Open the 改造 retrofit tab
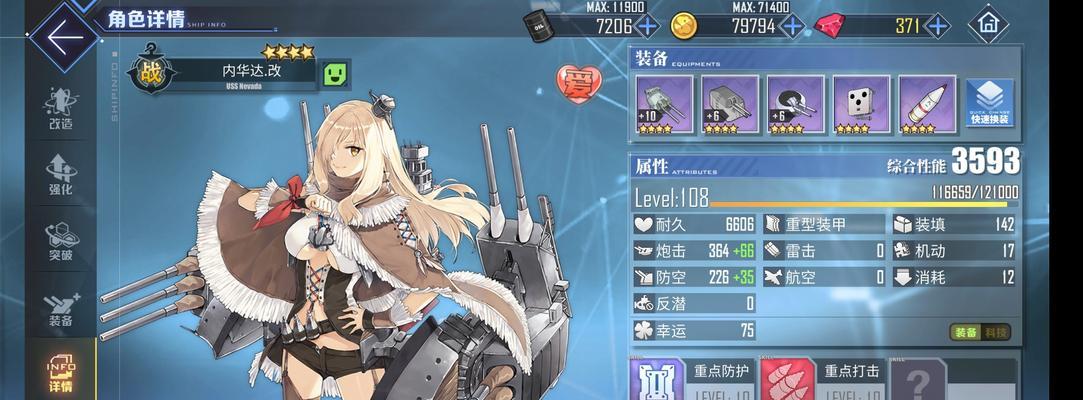1083x400 pixels. [60, 109]
